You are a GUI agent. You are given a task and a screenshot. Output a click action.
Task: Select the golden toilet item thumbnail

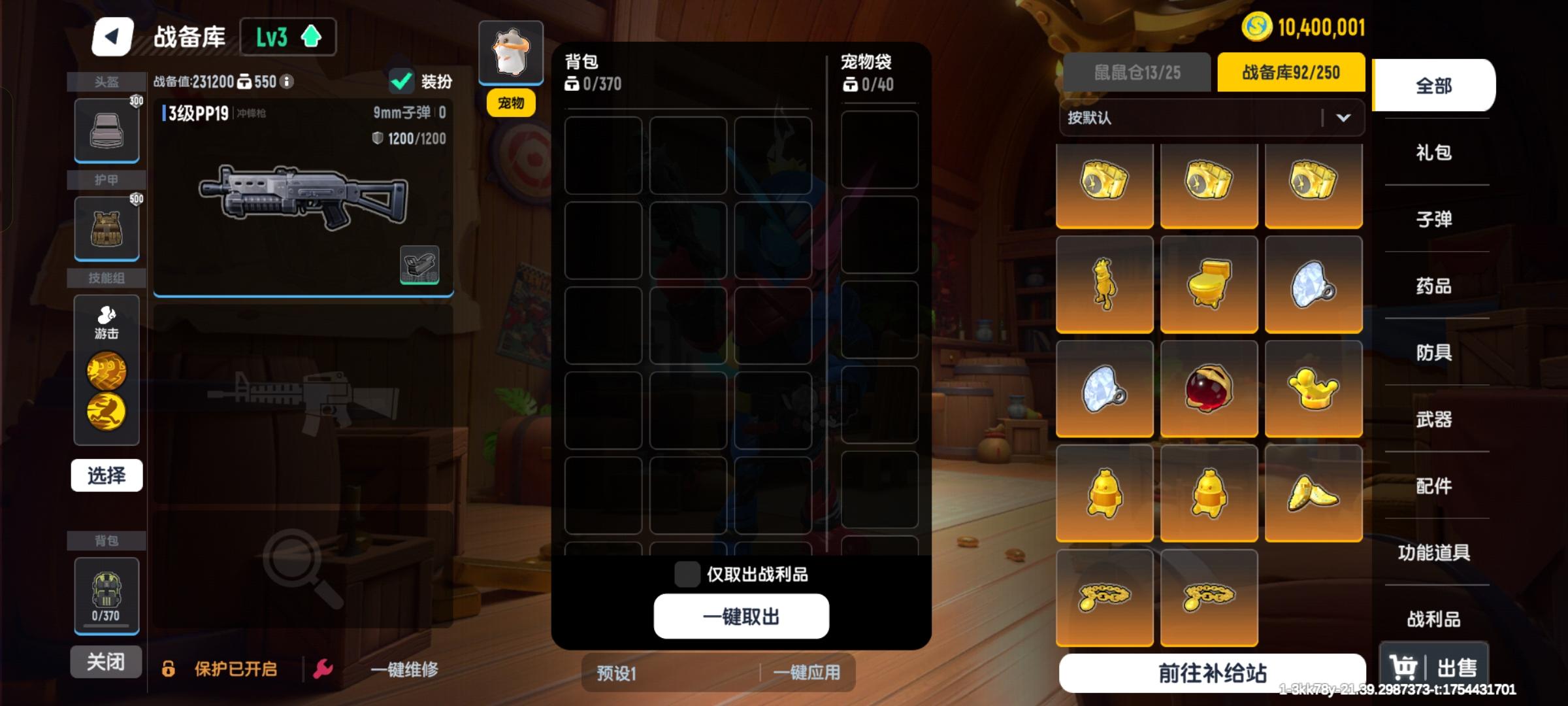click(1209, 286)
